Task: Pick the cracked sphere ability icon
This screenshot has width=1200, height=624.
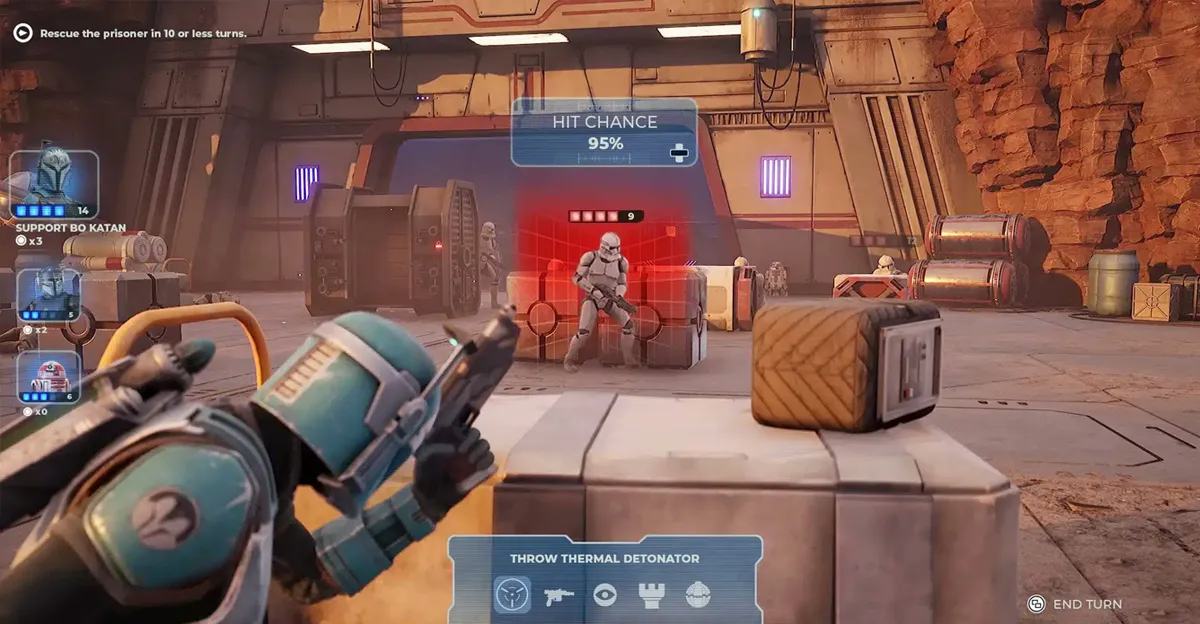Action: pos(698,596)
